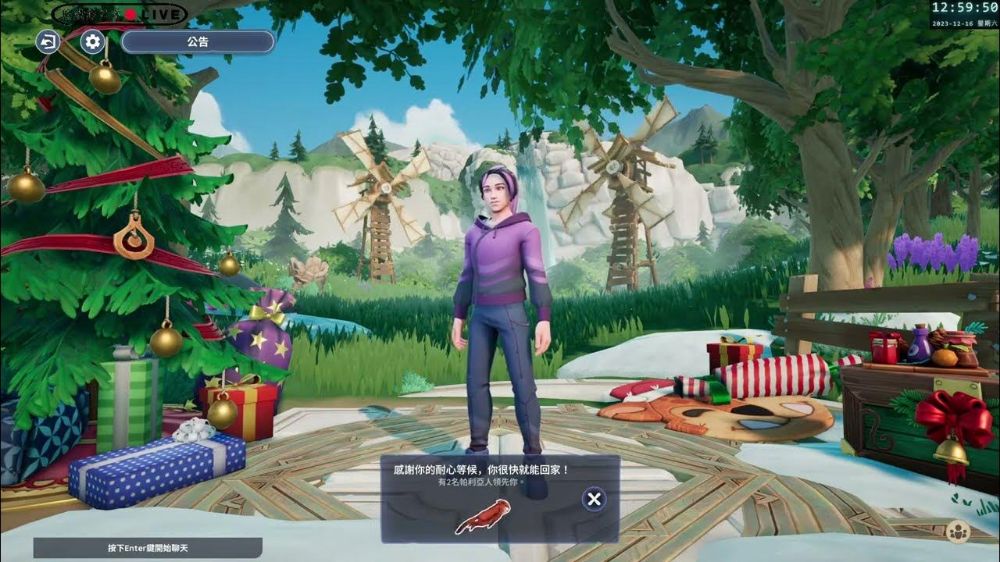
Task: Open the gear settings menu
Action: (93, 42)
